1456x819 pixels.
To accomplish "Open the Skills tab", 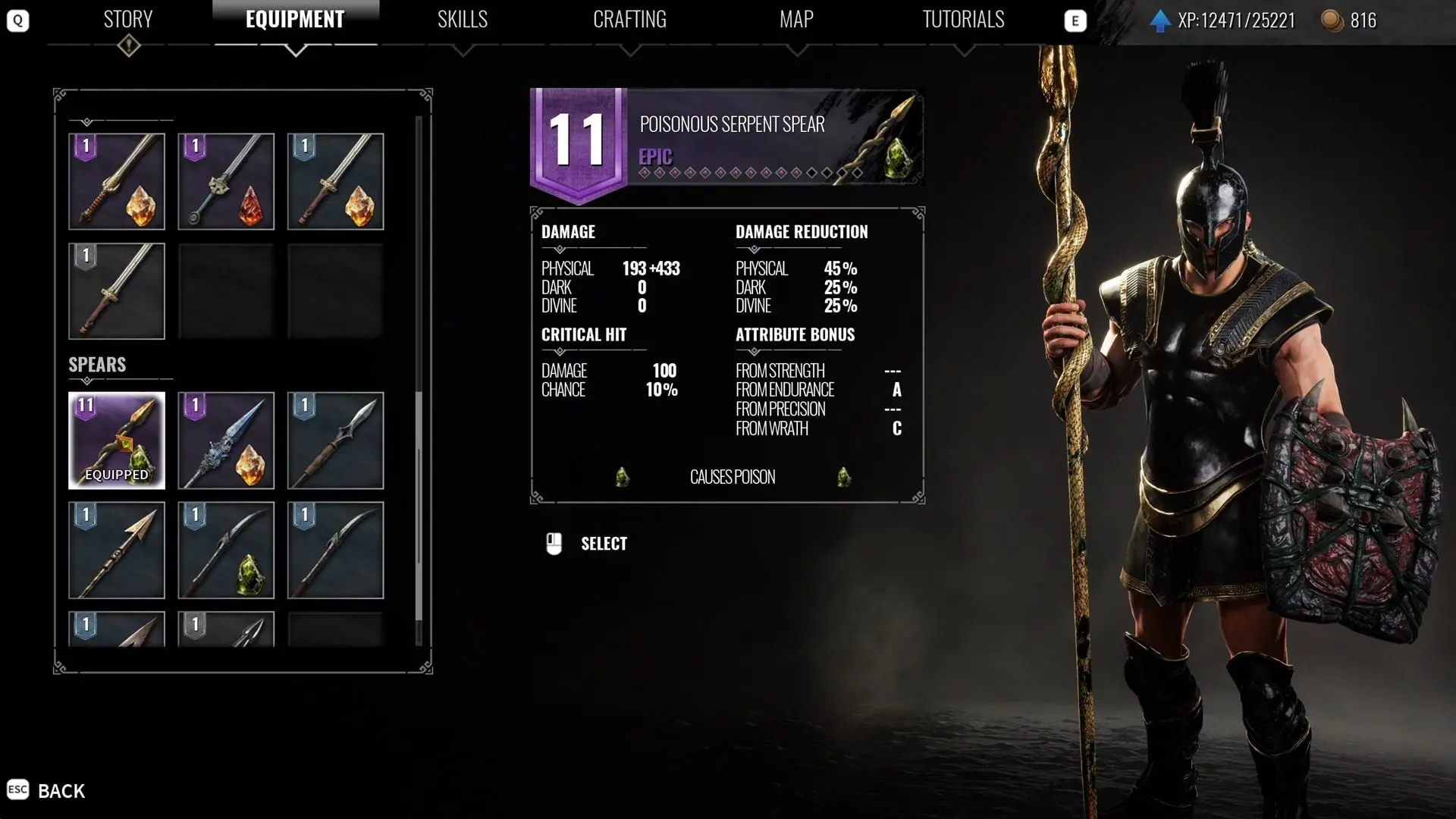I will coord(462,20).
